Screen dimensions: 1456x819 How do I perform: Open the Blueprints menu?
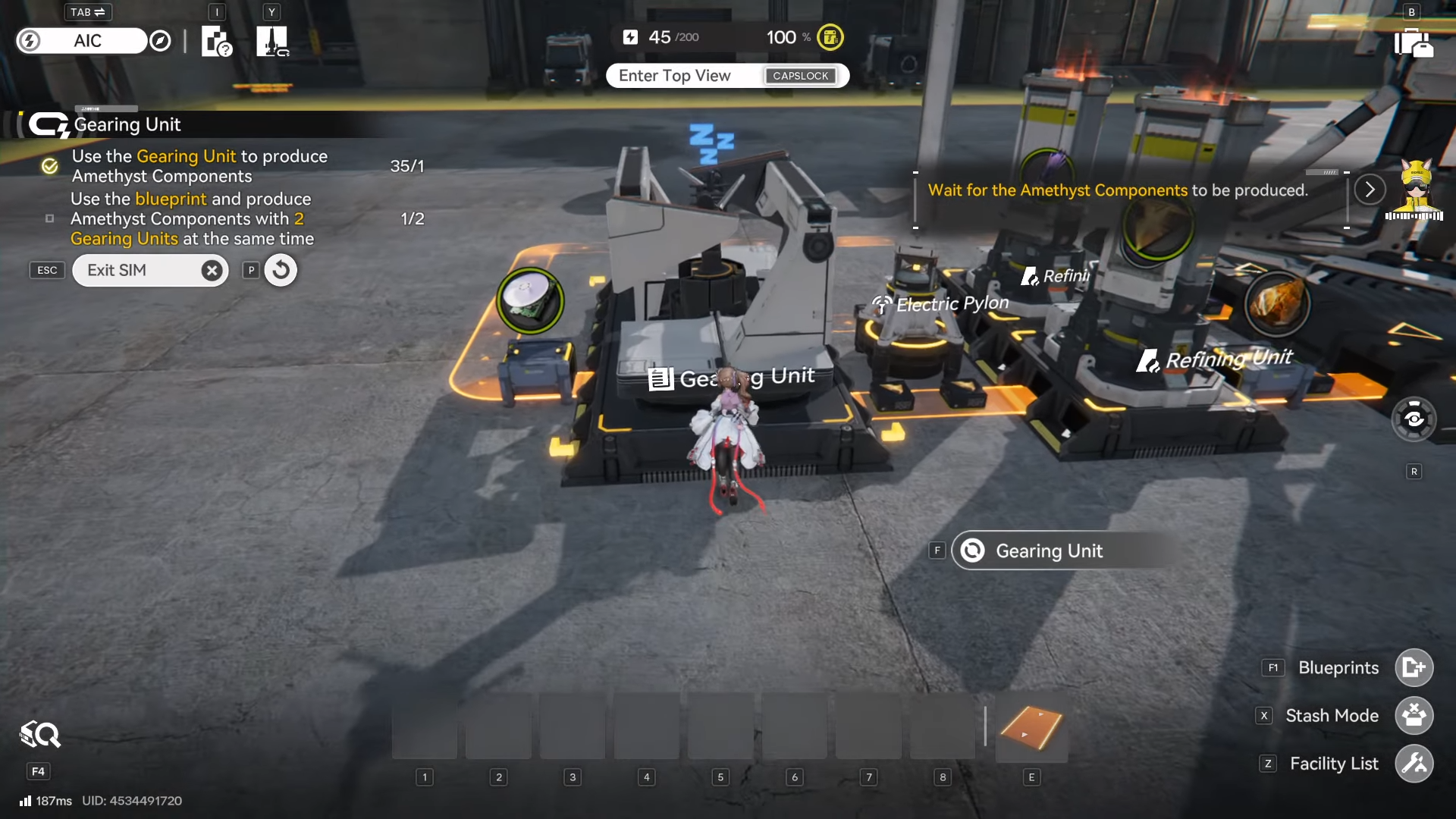(1414, 668)
